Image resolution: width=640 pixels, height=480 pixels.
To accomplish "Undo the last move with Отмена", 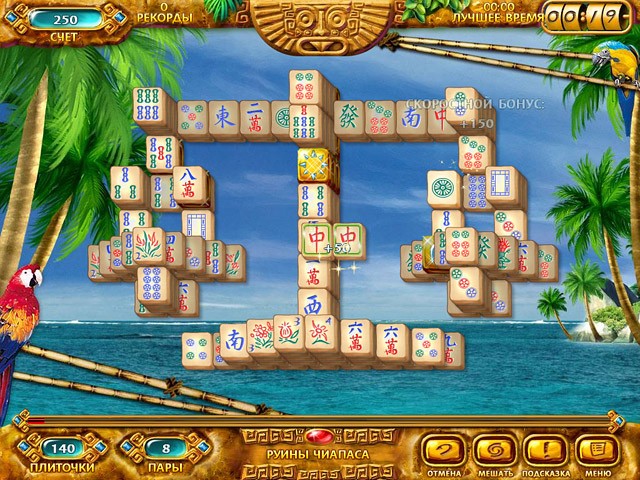I will coord(445,450).
